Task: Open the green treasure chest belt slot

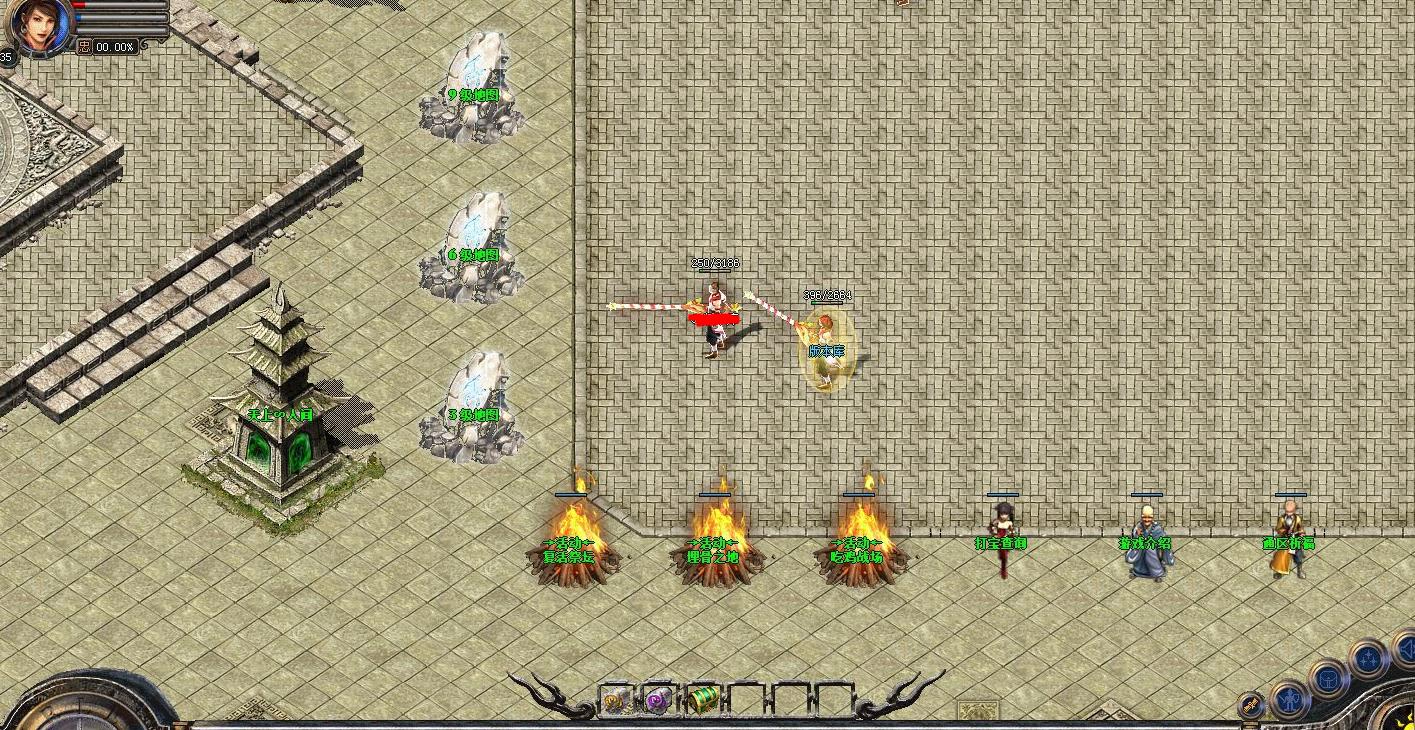Action: click(703, 700)
